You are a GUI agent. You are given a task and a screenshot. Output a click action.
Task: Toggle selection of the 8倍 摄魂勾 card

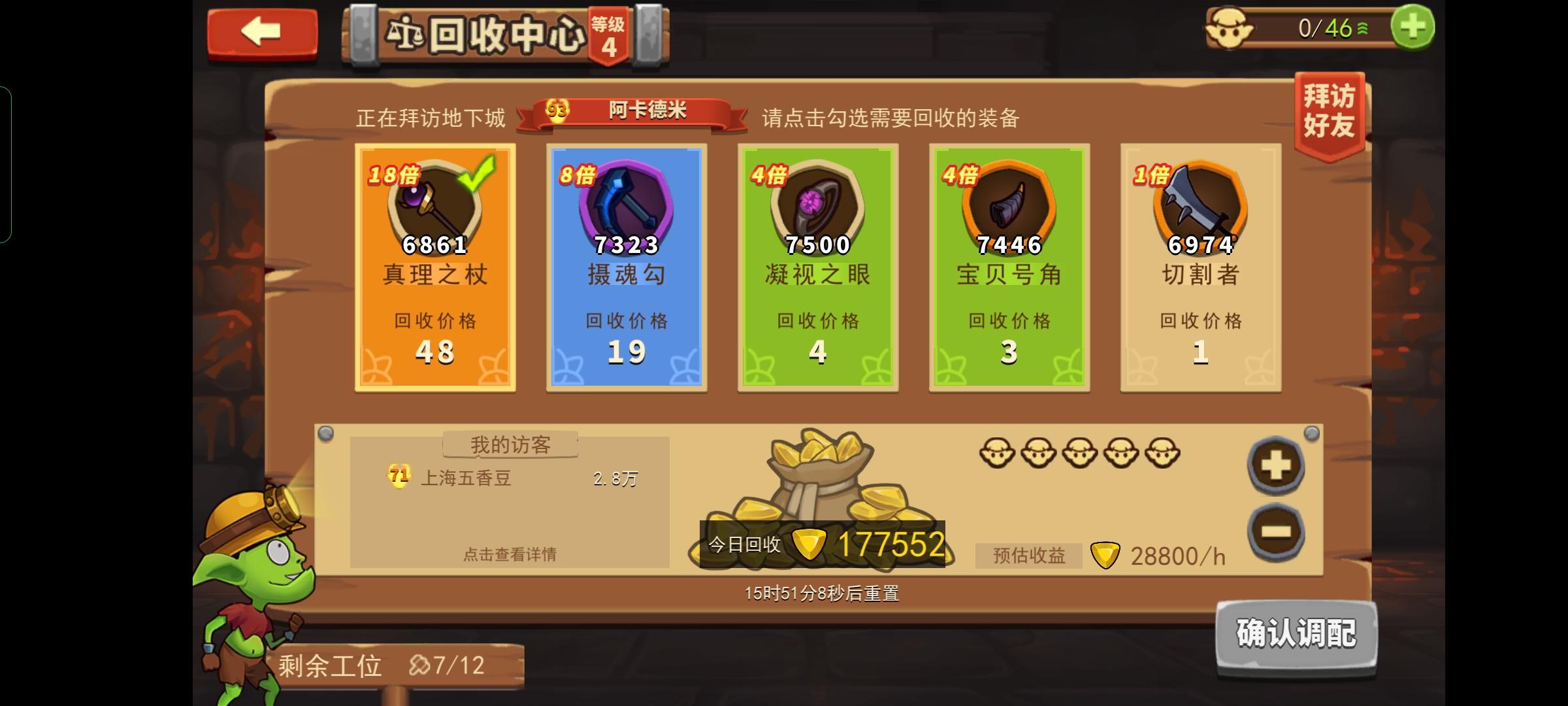click(x=626, y=268)
